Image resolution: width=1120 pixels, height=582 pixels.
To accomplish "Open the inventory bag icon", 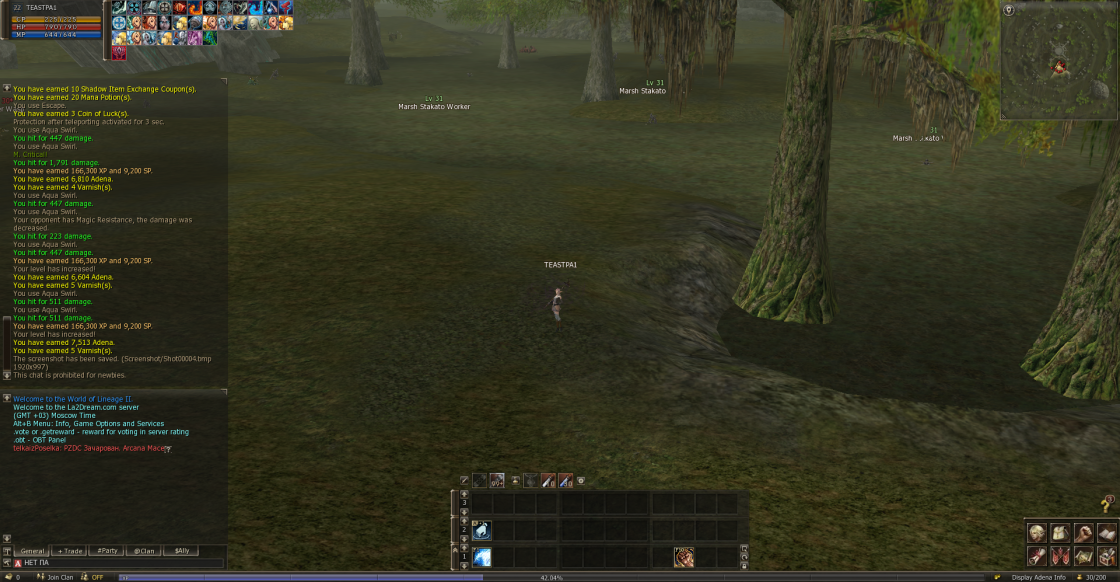I will [1060, 533].
